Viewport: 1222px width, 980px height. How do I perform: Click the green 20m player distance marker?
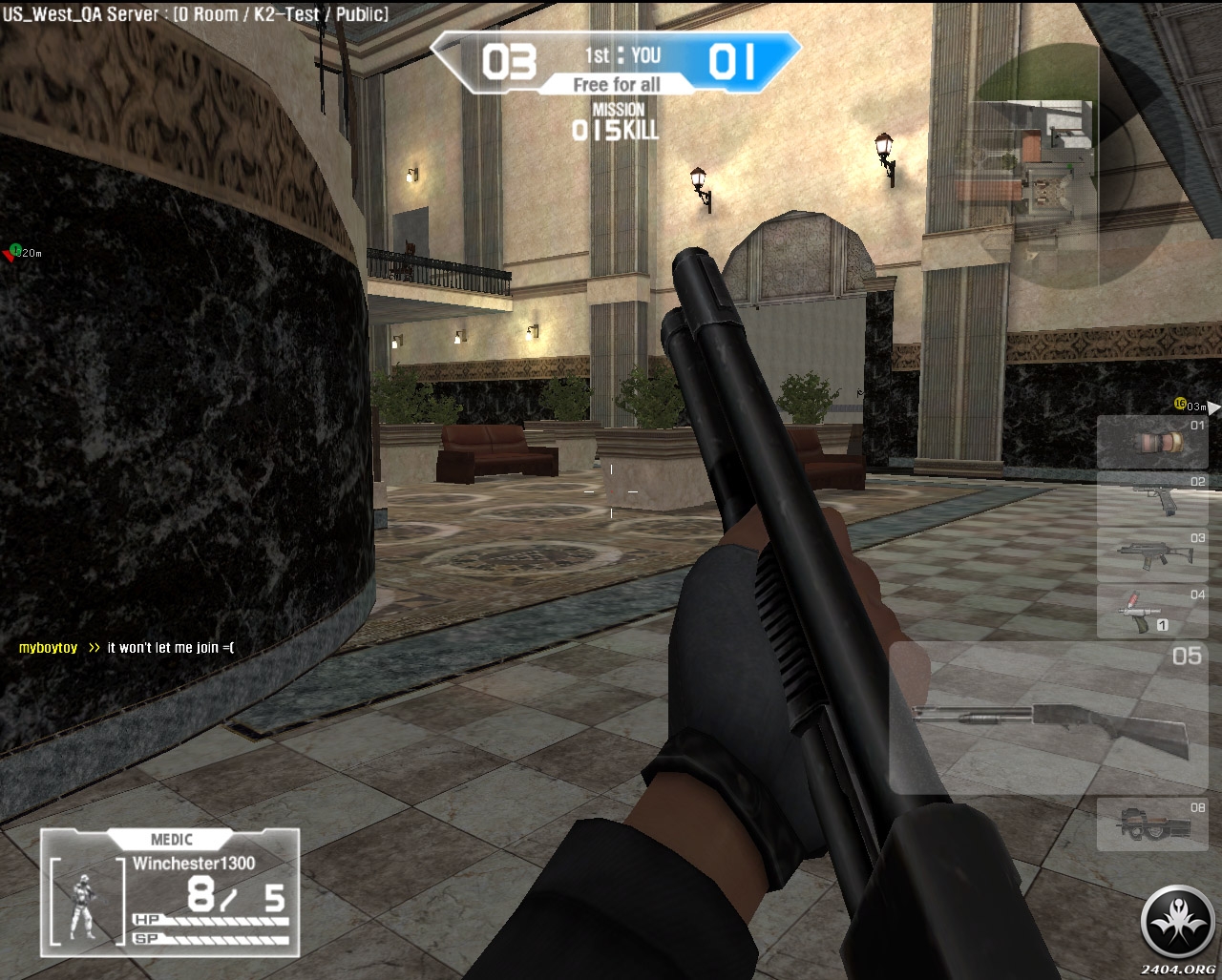(x=23, y=253)
